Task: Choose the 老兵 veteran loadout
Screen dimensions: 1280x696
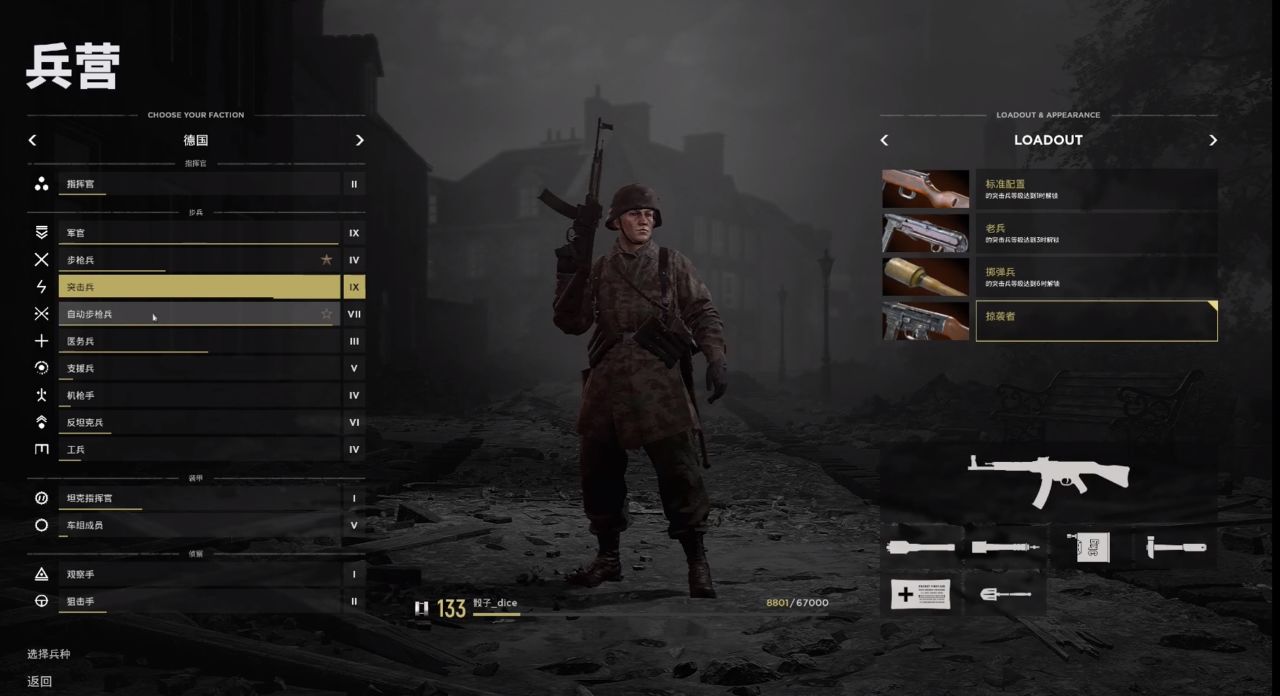Action: (1096, 233)
